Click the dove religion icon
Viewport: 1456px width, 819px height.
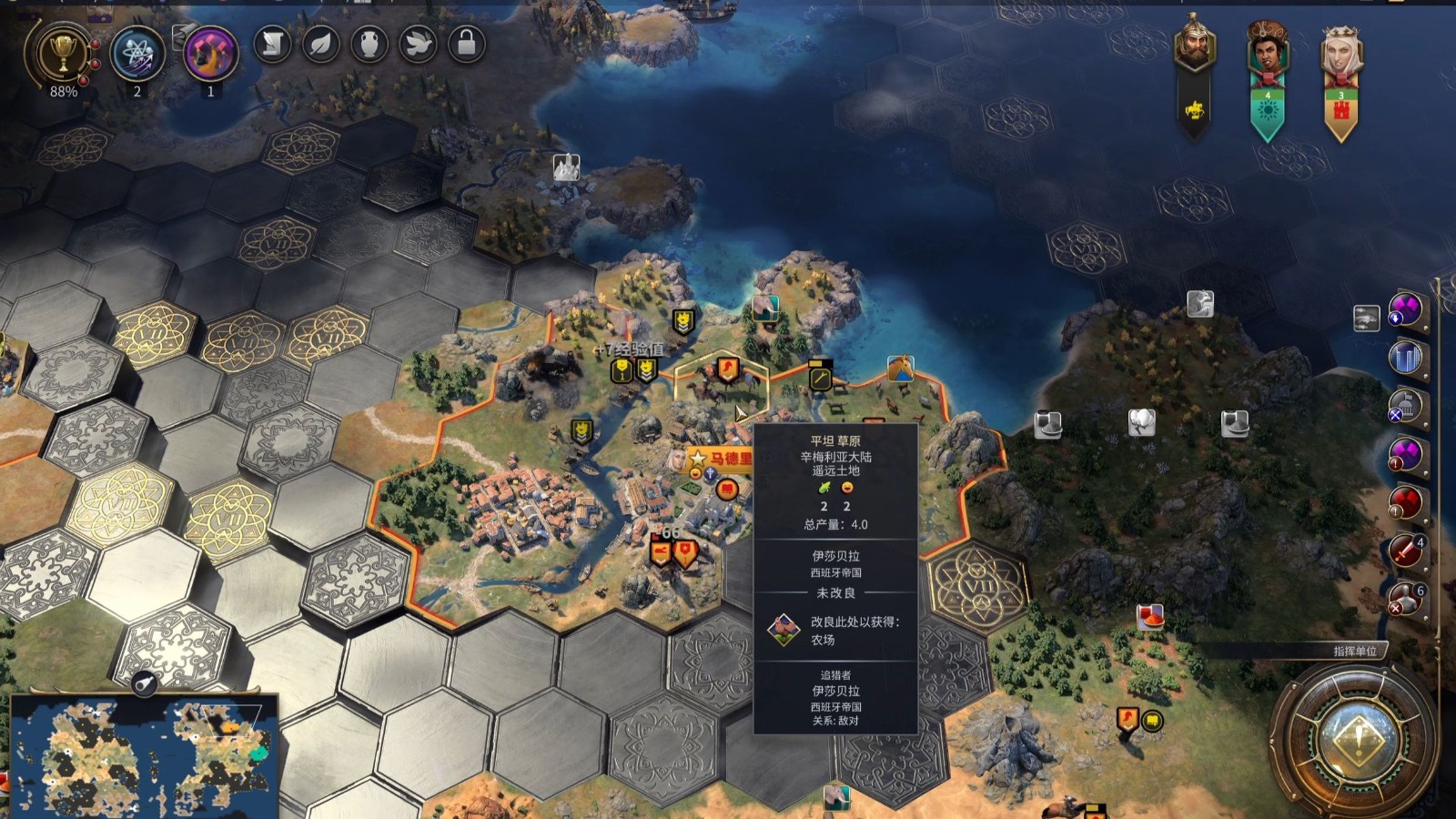[418, 44]
